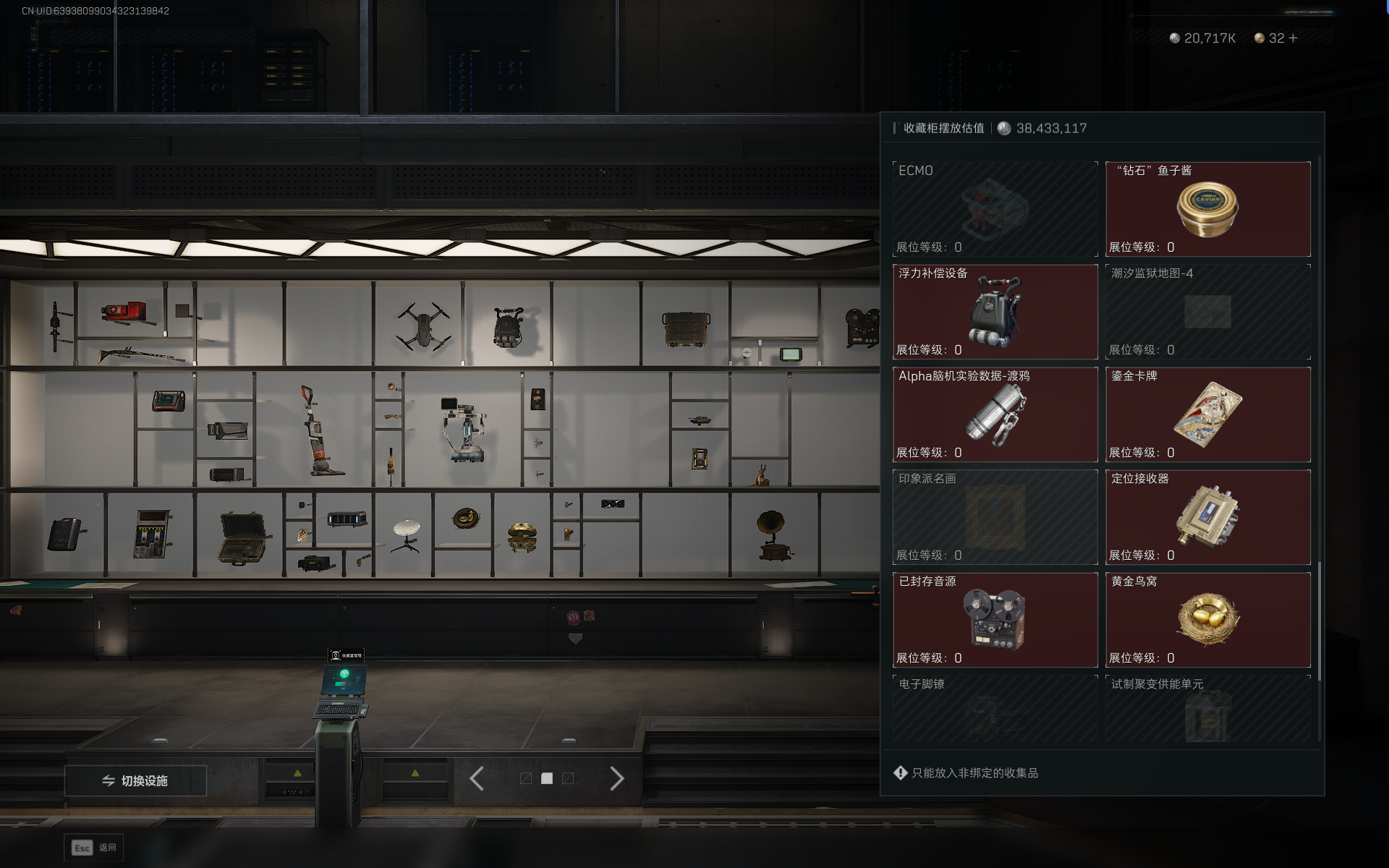1389x868 pixels.
Task: Select the "钻石"鱼子酱 caviar card
Action: pos(1207,209)
